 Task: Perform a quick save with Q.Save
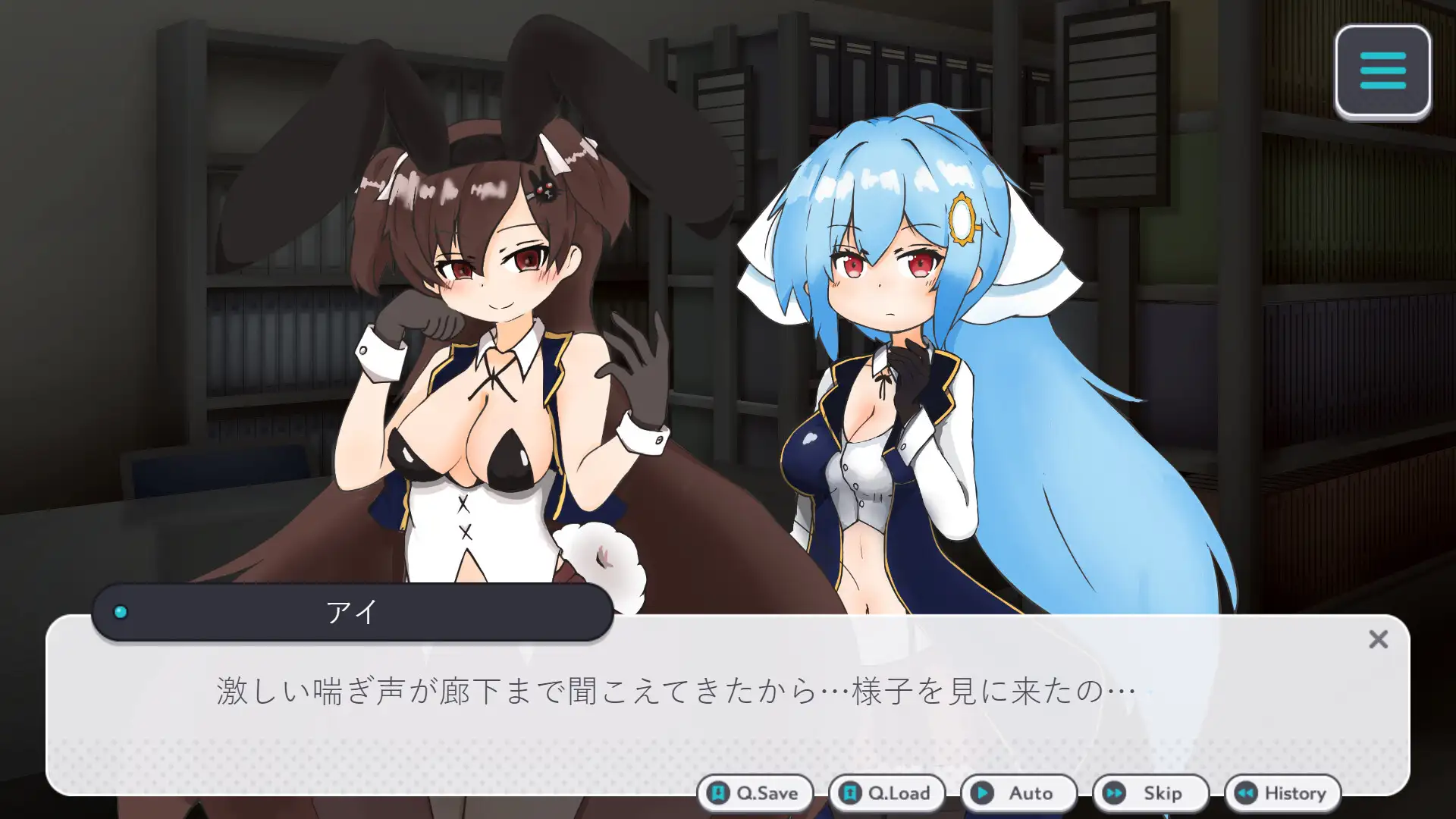point(755,793)
